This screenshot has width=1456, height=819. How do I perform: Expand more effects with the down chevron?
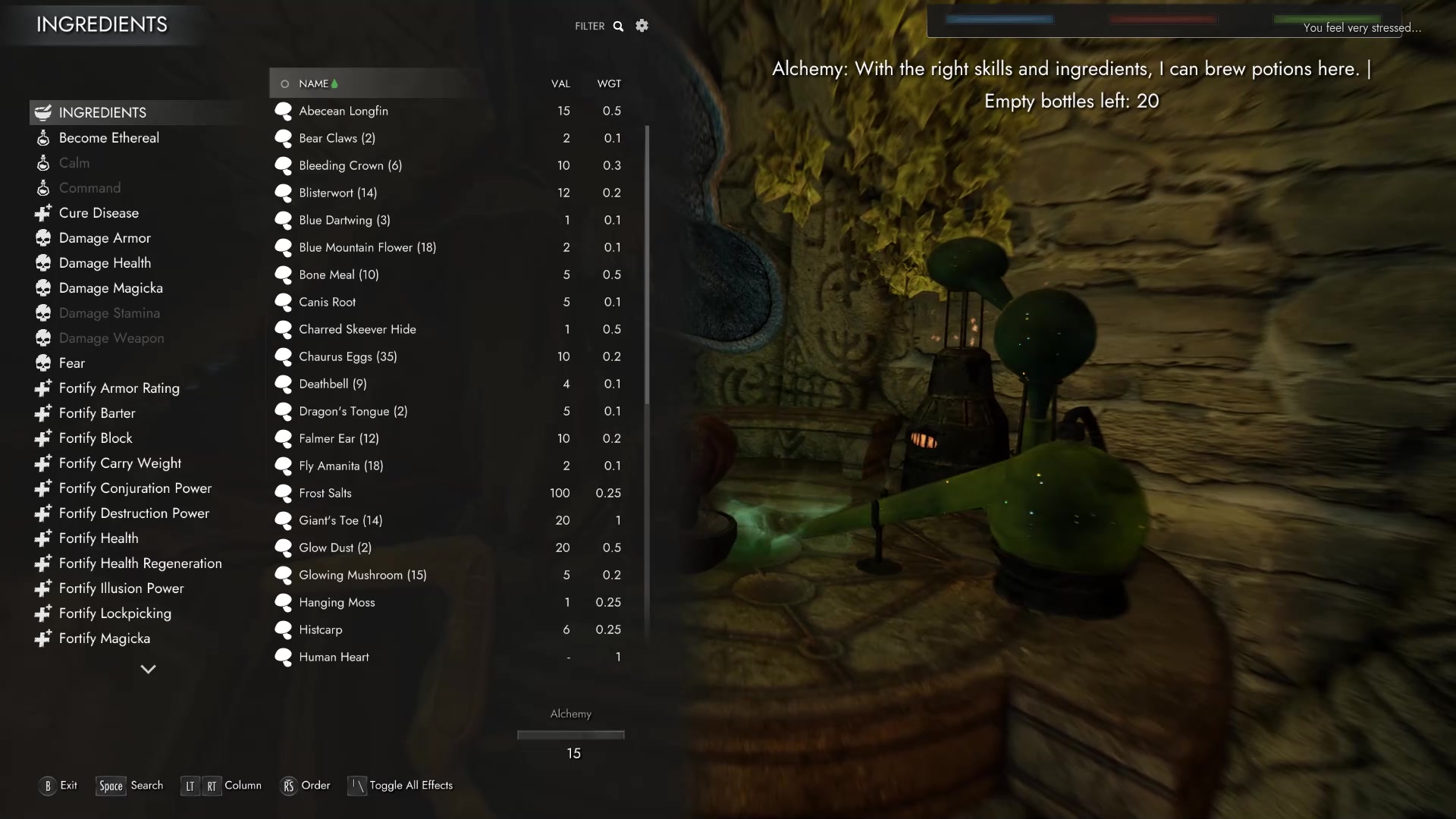[x=148, y=670]
